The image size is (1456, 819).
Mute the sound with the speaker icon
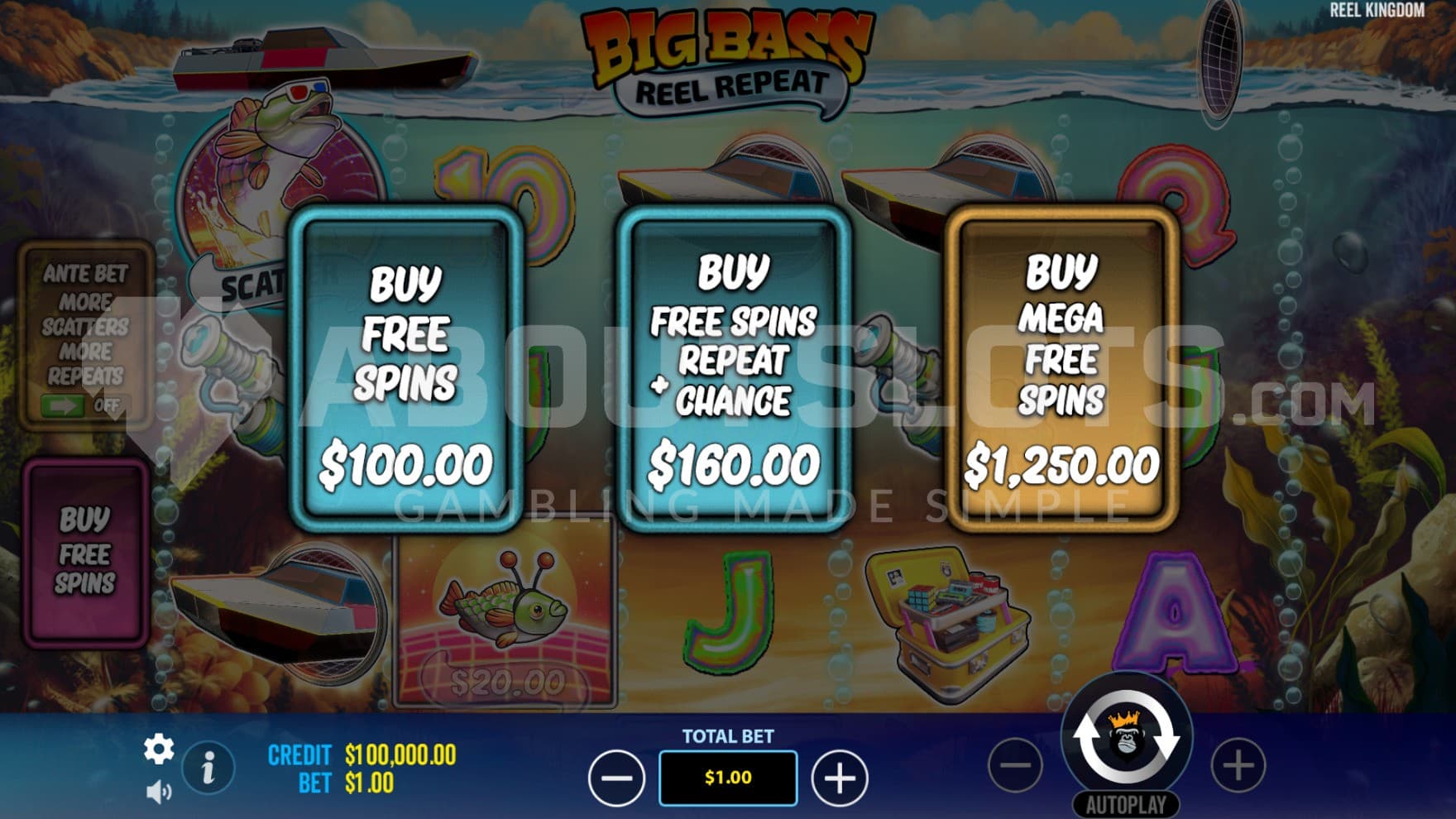(157, 792)
